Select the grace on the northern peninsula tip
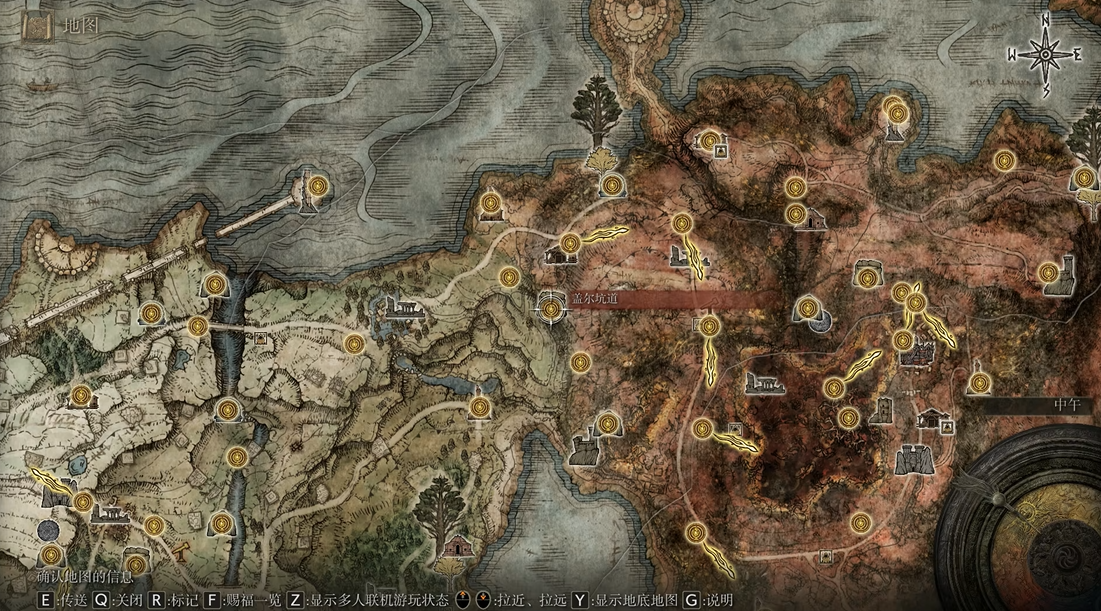Screen dimensions: 1101x611 click(897, 107)
